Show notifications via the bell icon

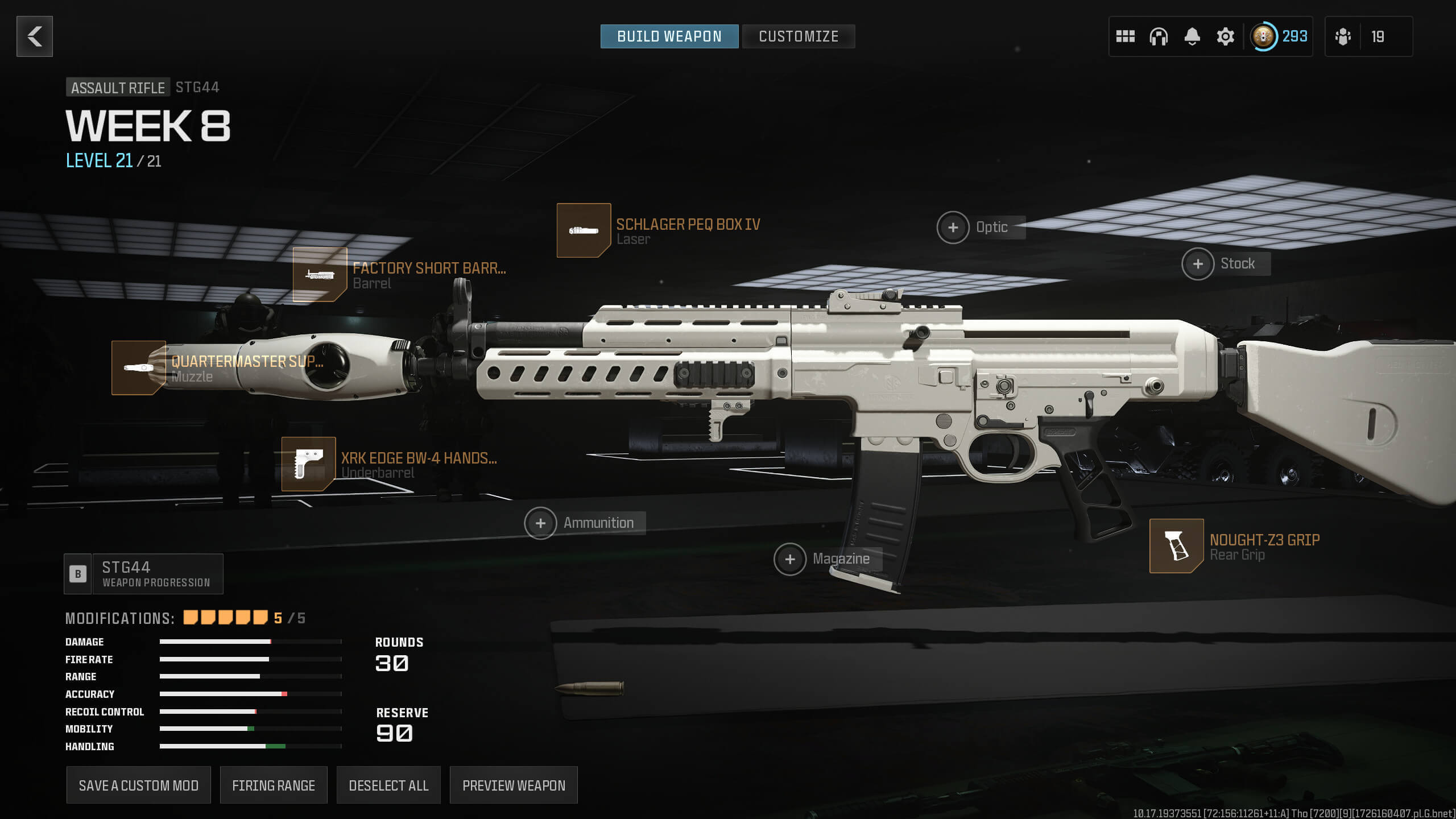(1192, 36)
